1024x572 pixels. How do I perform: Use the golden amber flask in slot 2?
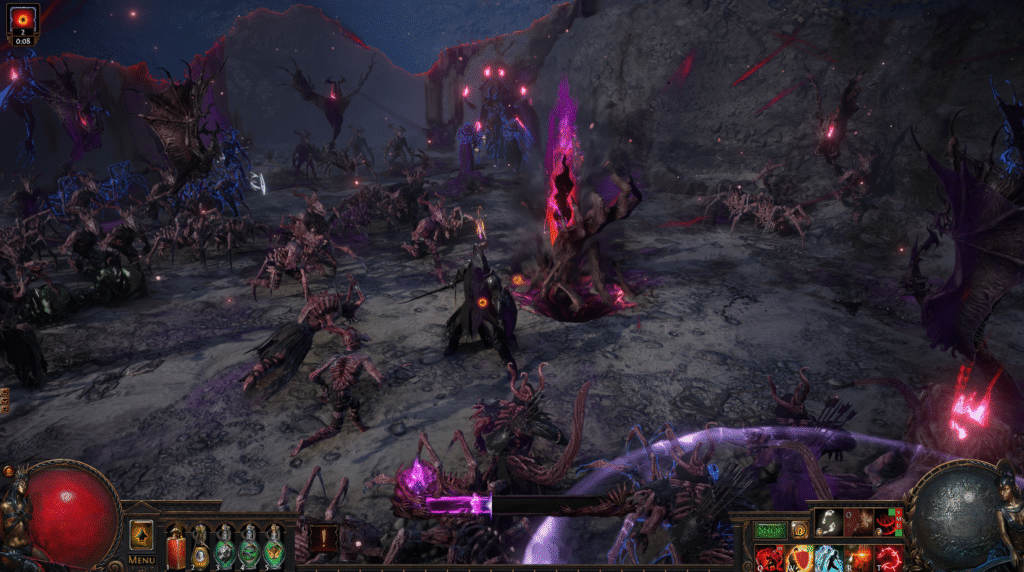click(x=201, y=547)
